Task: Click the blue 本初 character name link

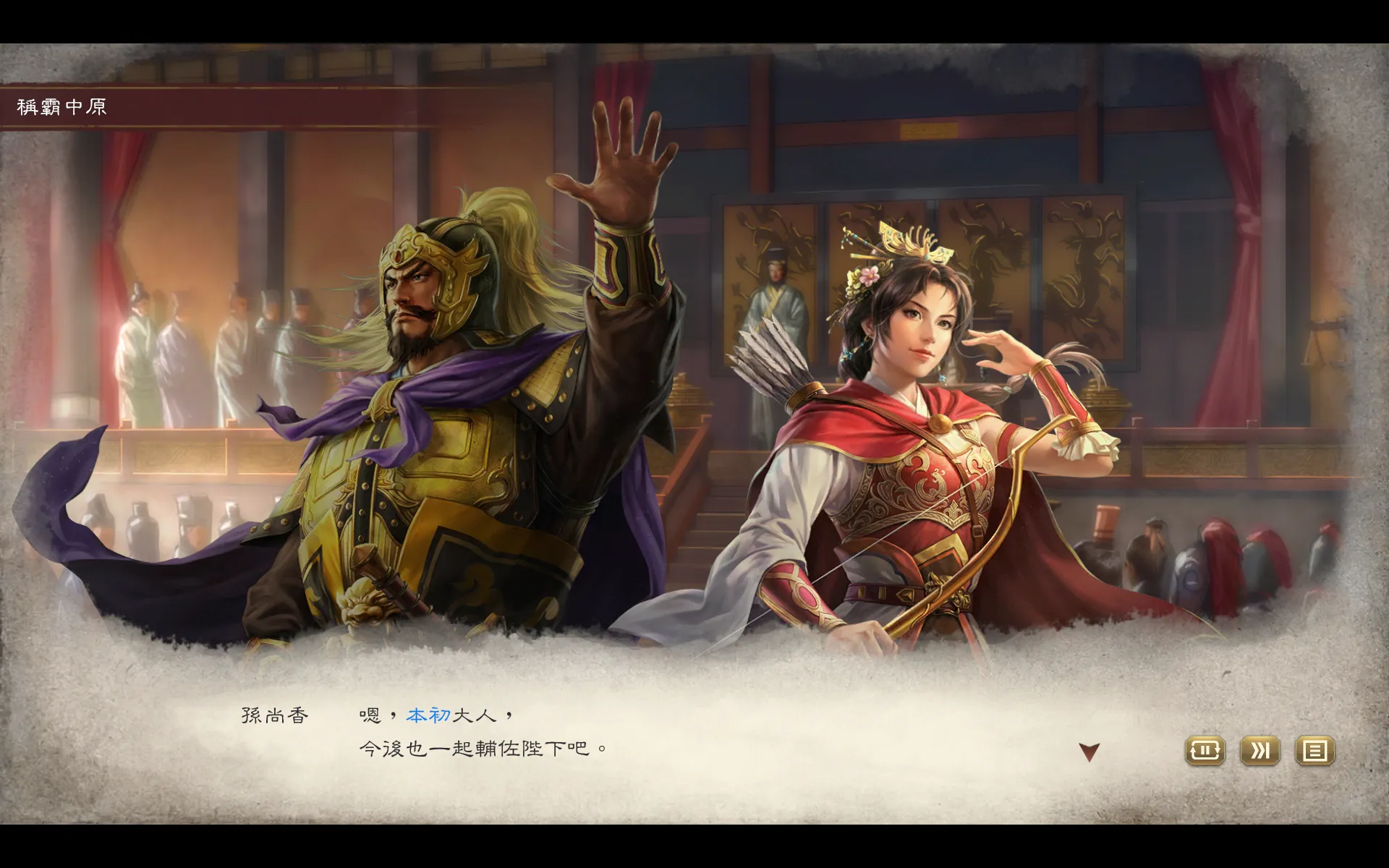Action: 430,715
